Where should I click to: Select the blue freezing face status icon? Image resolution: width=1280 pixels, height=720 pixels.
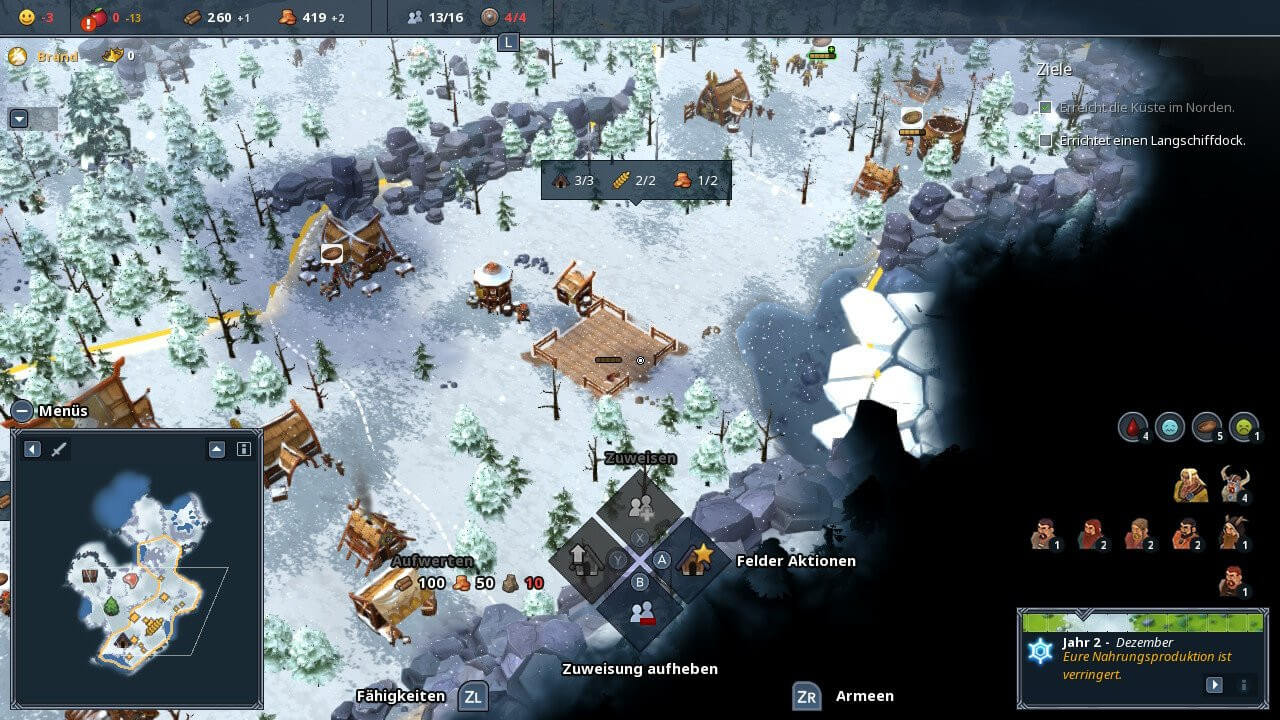(x=1169, y=427)
